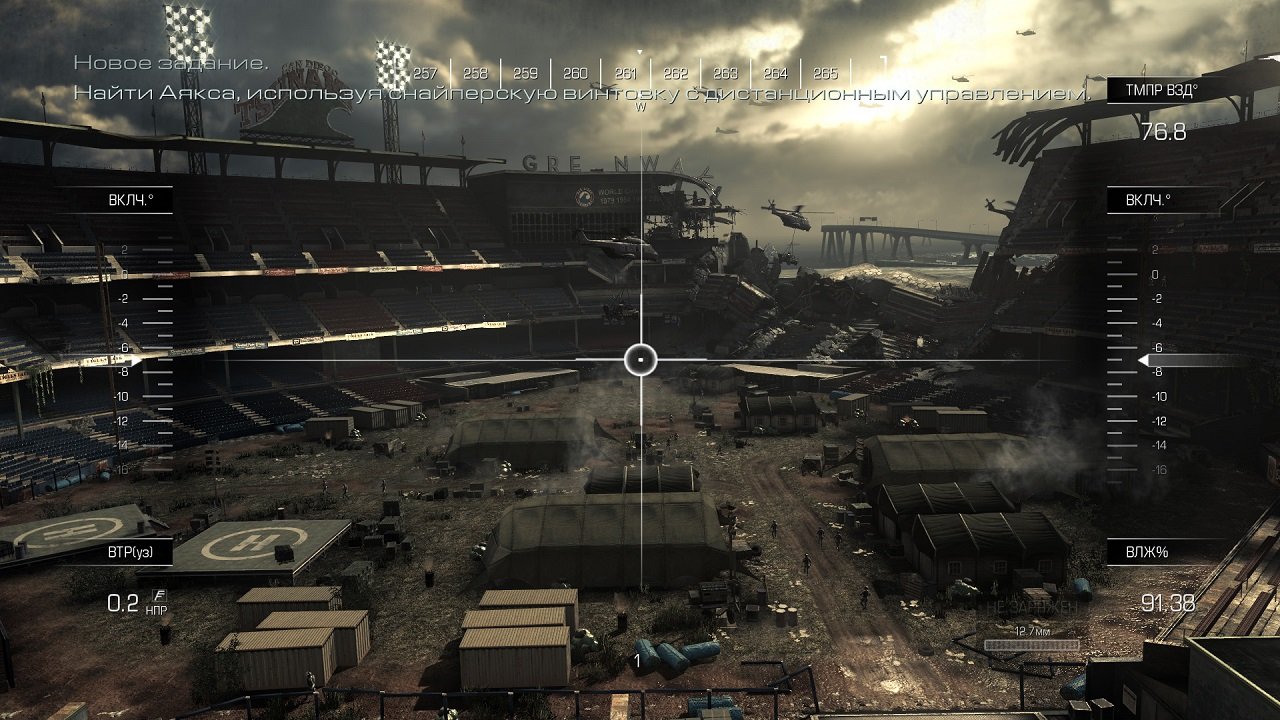
Task: Click the Новое задание objective header
Action: (x=170, y=62)
